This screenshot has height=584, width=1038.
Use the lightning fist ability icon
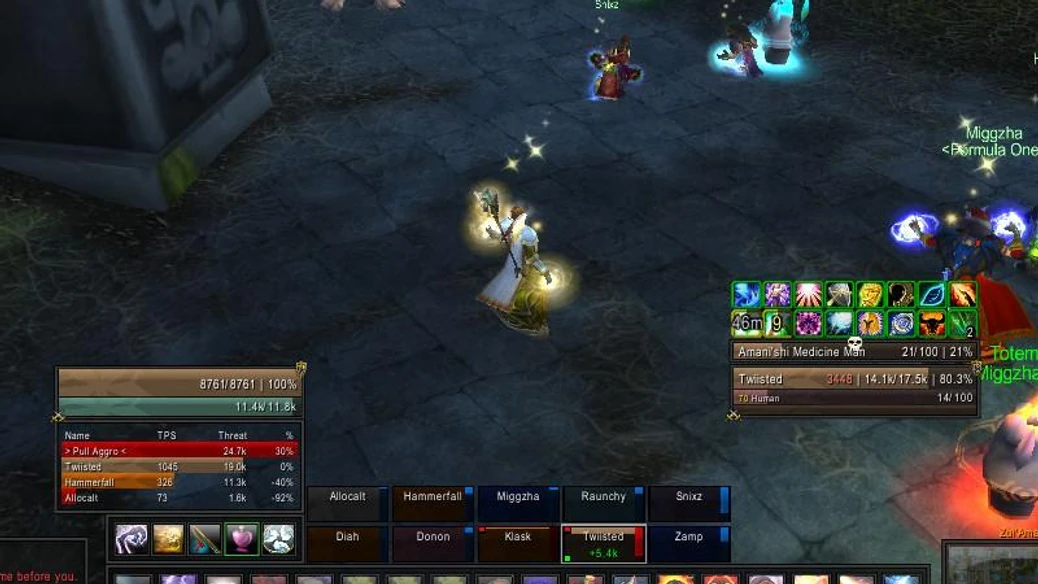(131, 539)
